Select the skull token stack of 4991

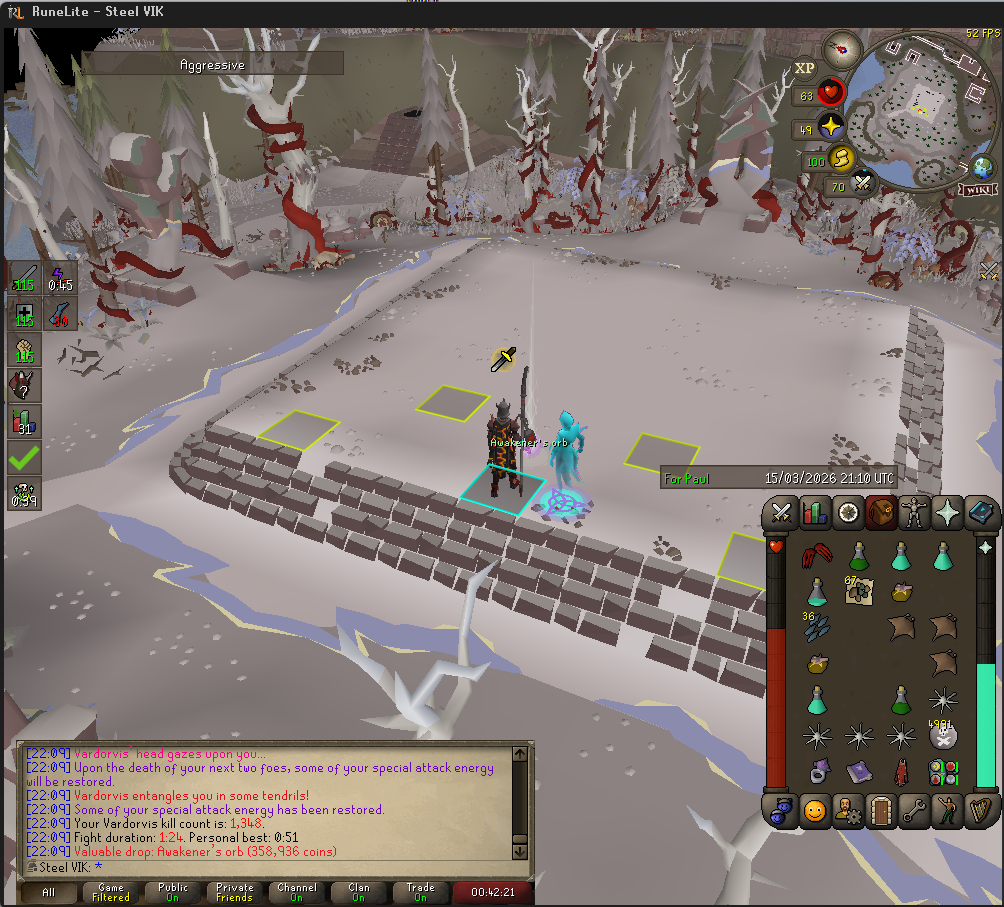click(x=942, y=735)
